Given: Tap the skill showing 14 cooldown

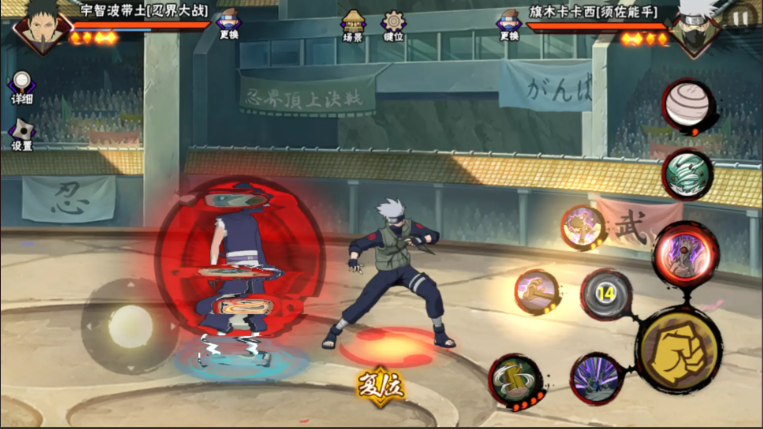Looking at the screenshot, I should pyautogui.click(x=605, y=294).
